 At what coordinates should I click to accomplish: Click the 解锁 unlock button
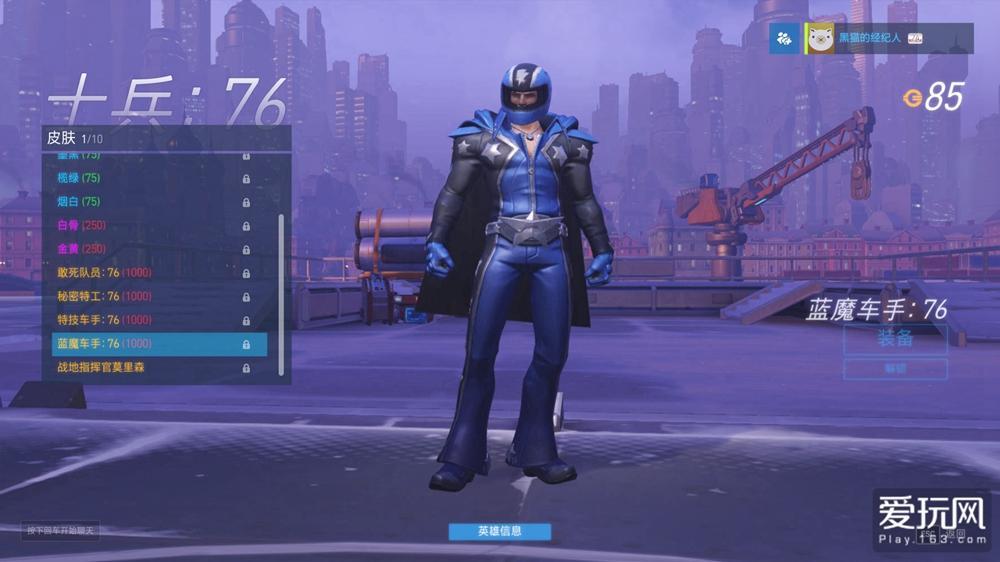coord(895,369)
